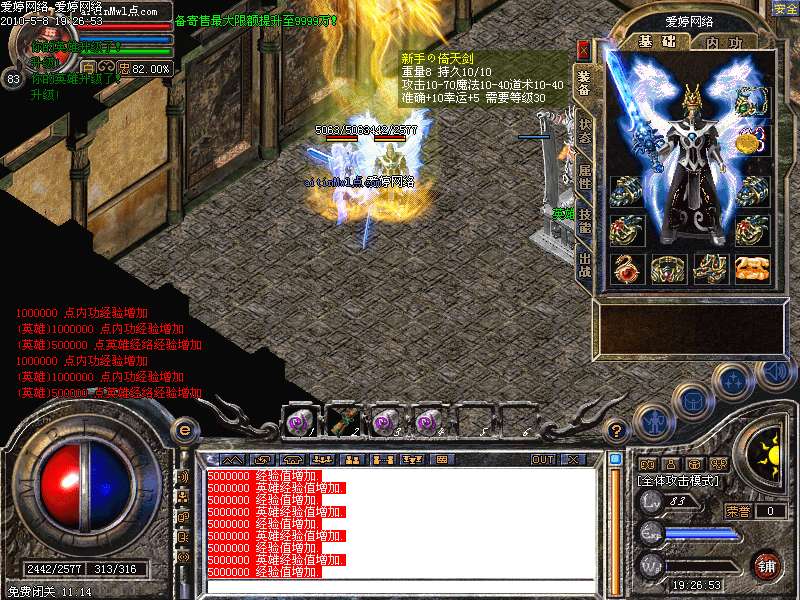
Task: Open the question mark help button
Action: 617,431
